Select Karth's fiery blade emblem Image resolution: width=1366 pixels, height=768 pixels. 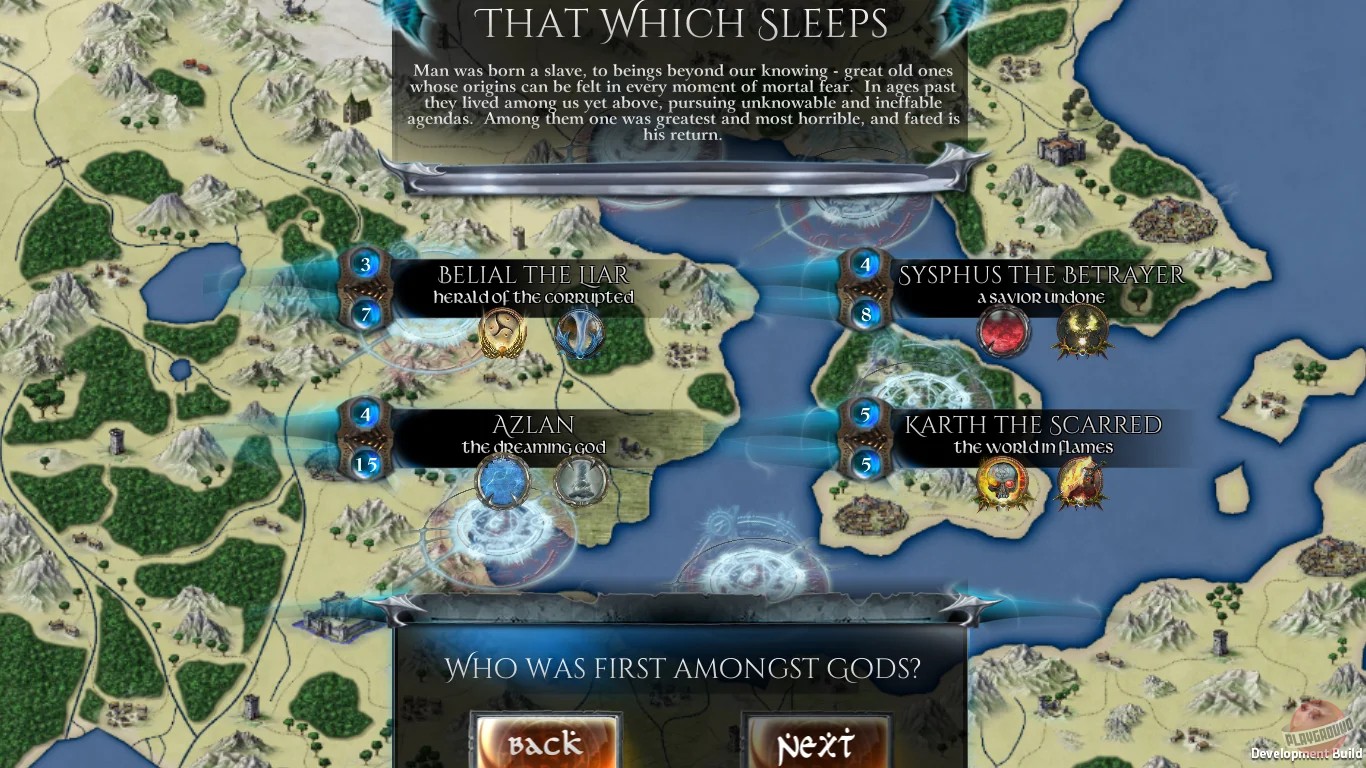pos(1081,482)
